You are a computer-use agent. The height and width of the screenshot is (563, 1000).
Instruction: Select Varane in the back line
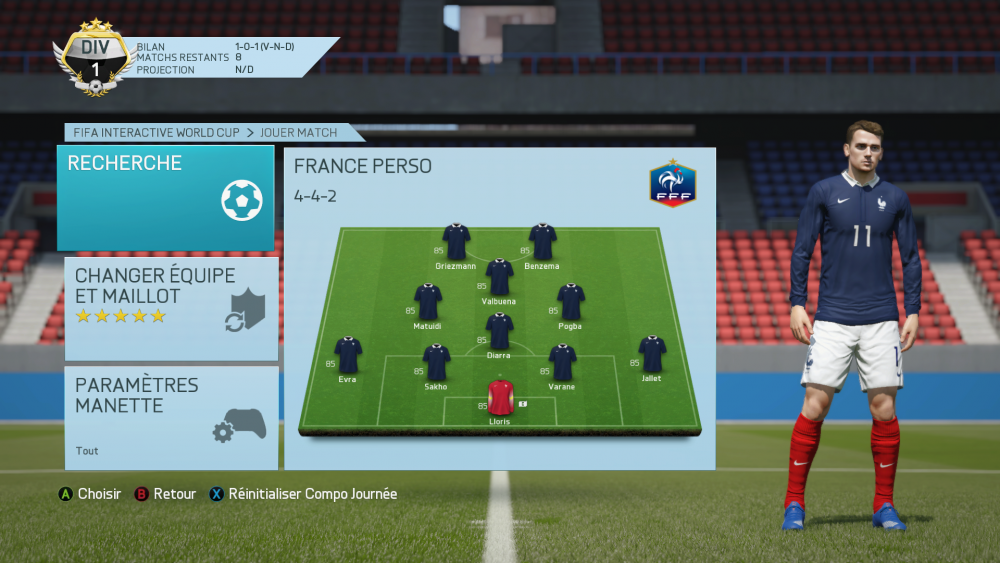click(x=562, y=362)
